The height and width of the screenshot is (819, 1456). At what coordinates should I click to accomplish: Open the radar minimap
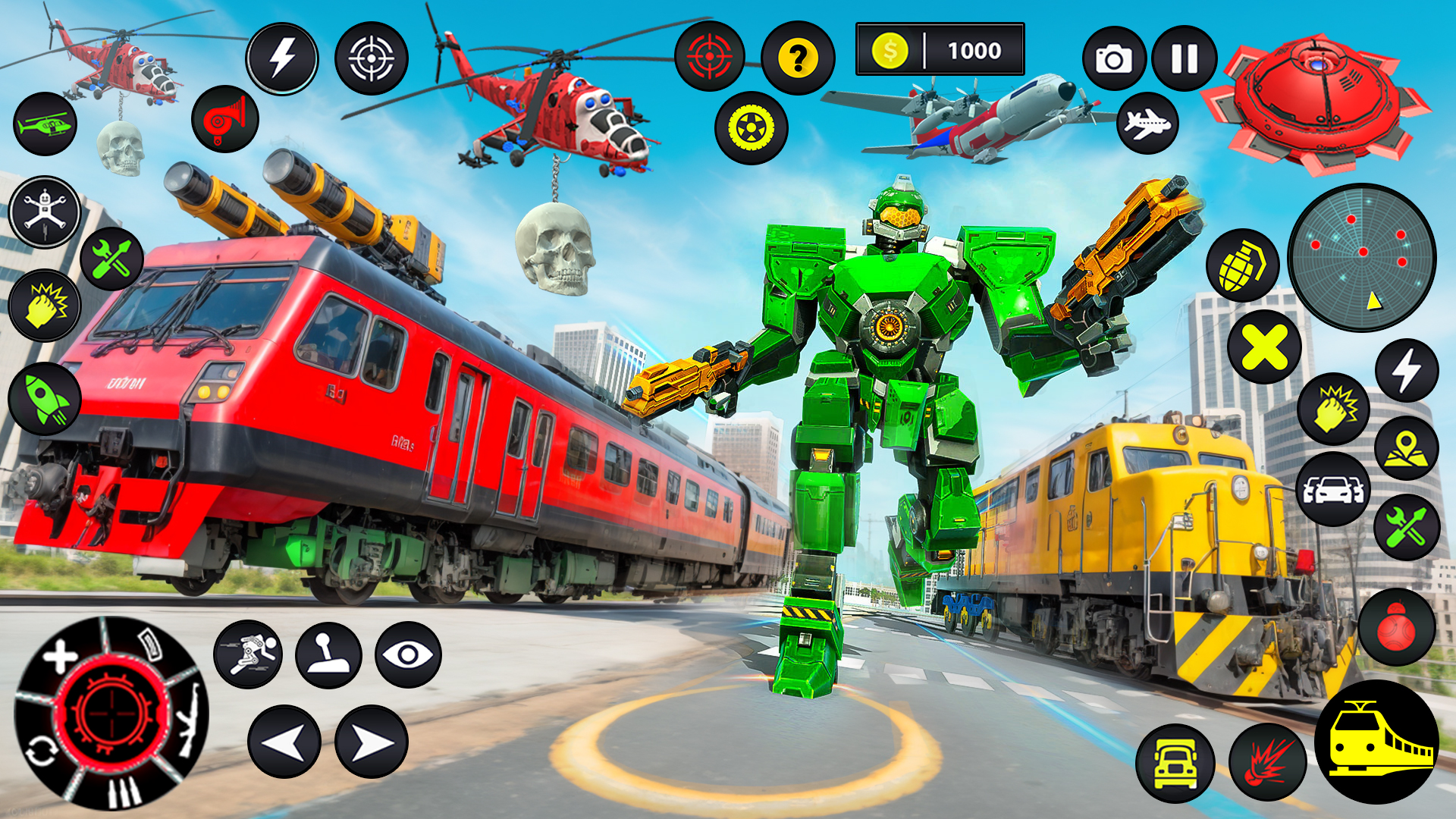[1362, 258]
